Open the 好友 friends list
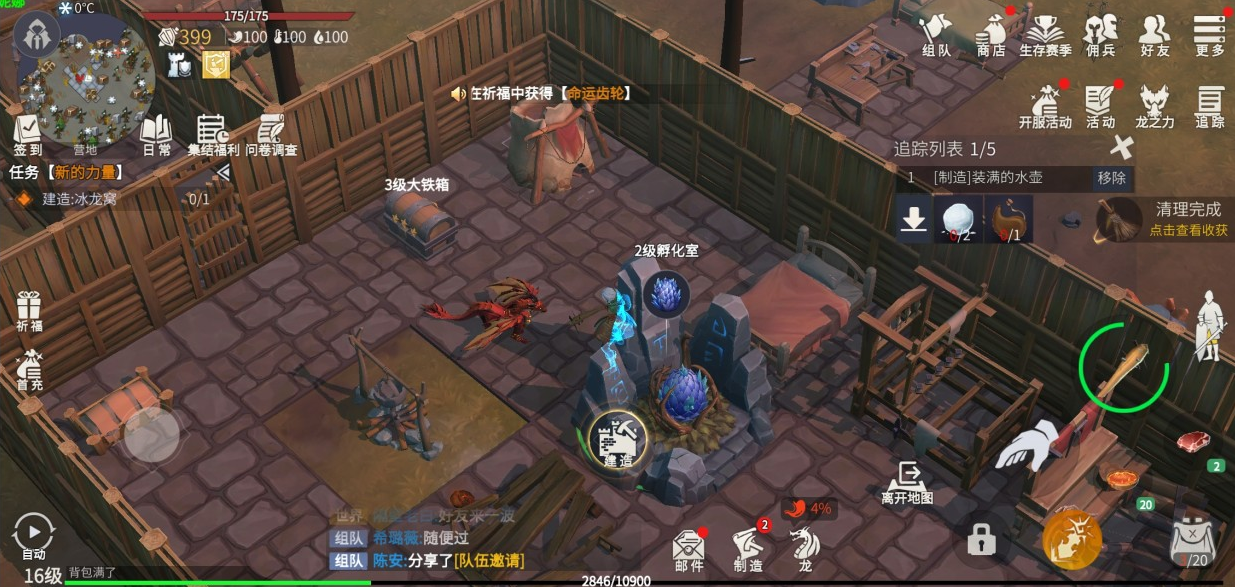This screenshot has height=587, width=1235. (1155, 34)
